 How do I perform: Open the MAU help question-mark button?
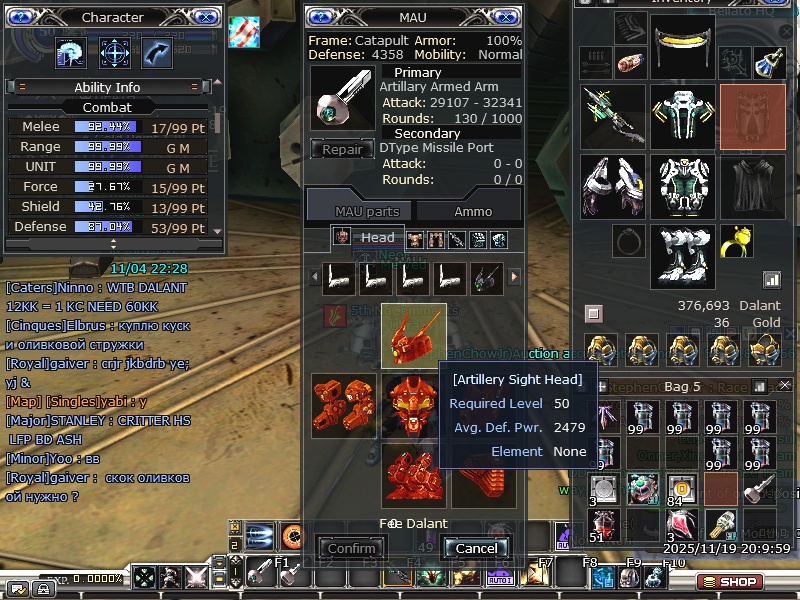tap(321, 17)
